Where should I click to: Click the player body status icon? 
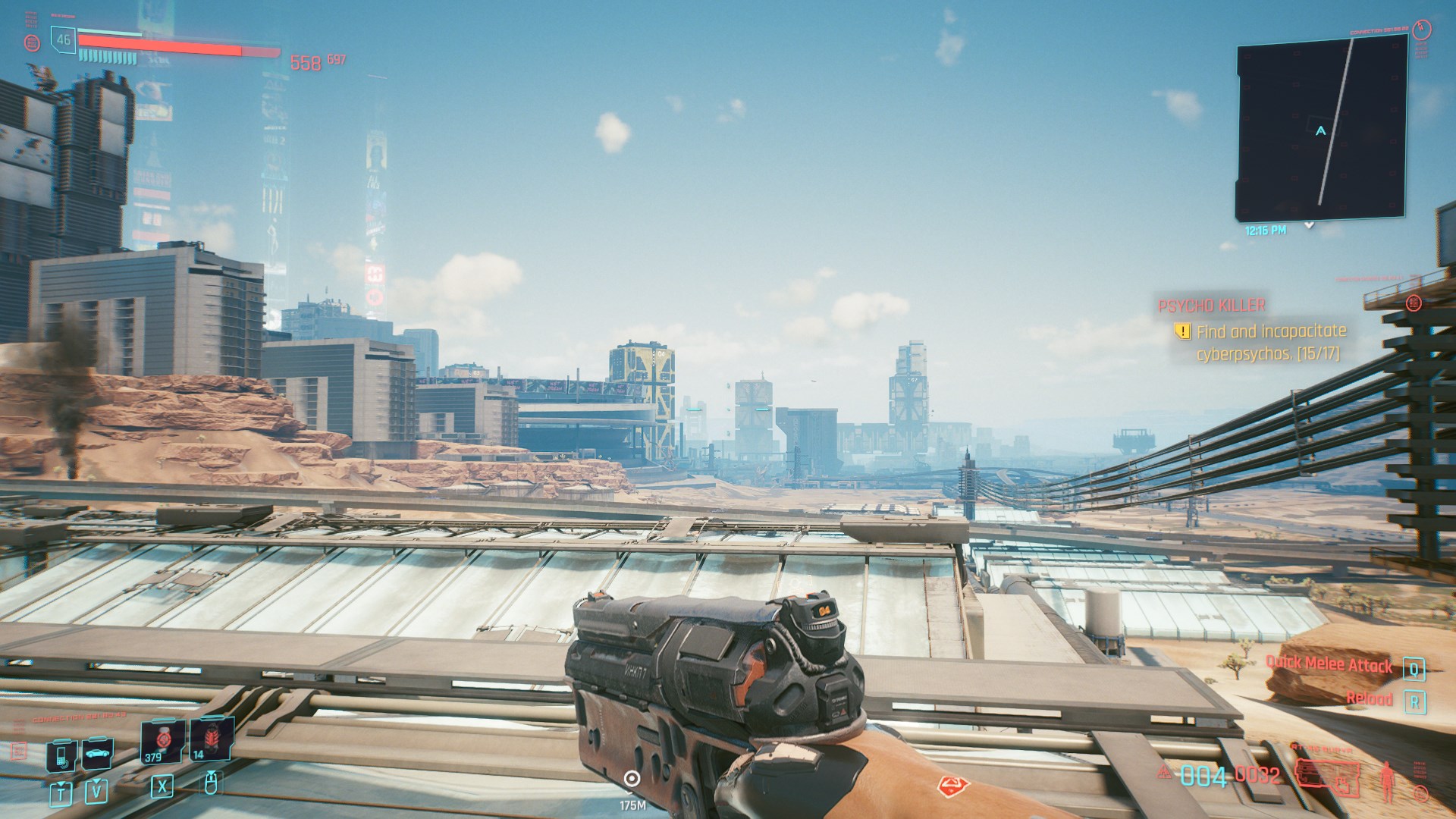tap(1389, 780)
